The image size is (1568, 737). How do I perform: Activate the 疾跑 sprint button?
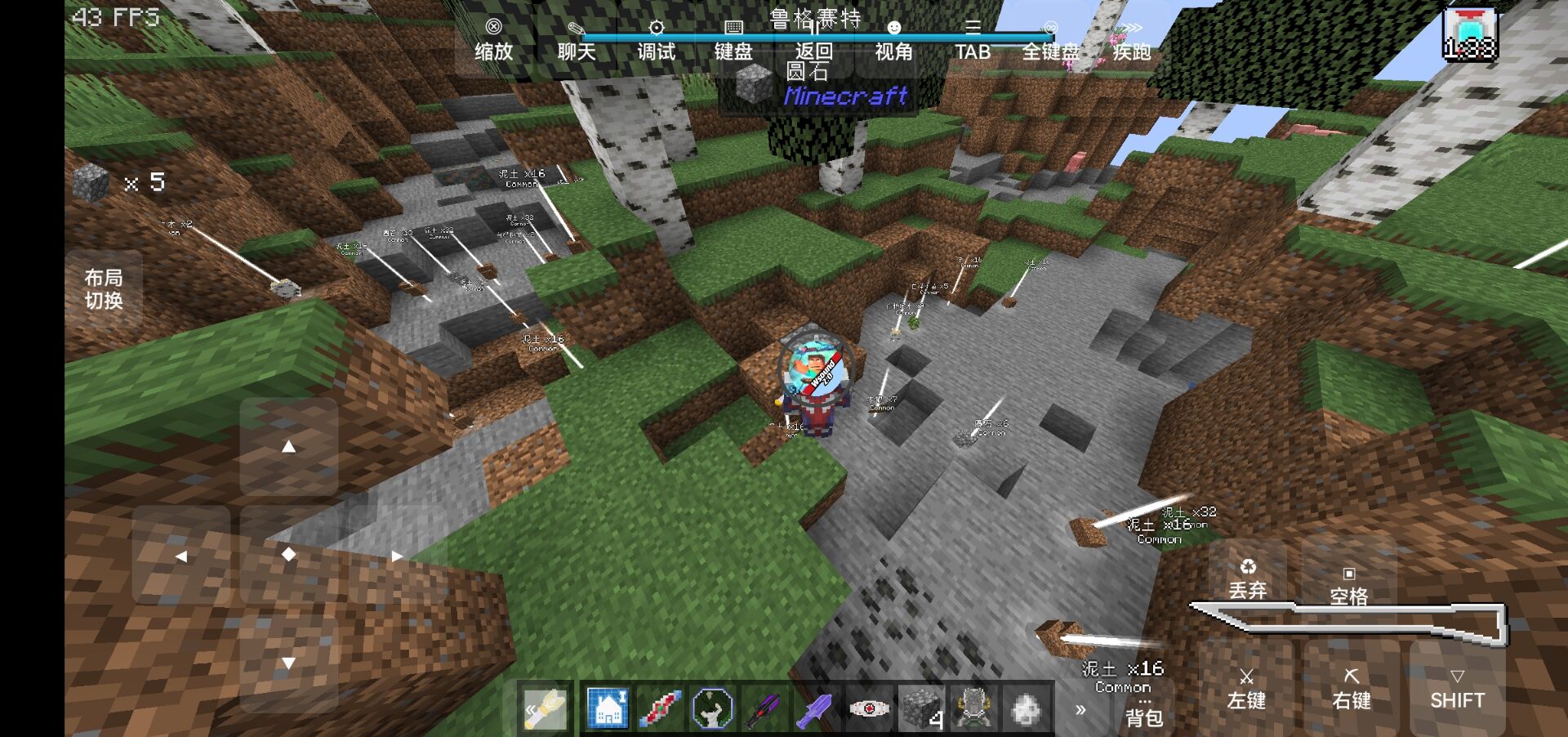click(1131, 42)
